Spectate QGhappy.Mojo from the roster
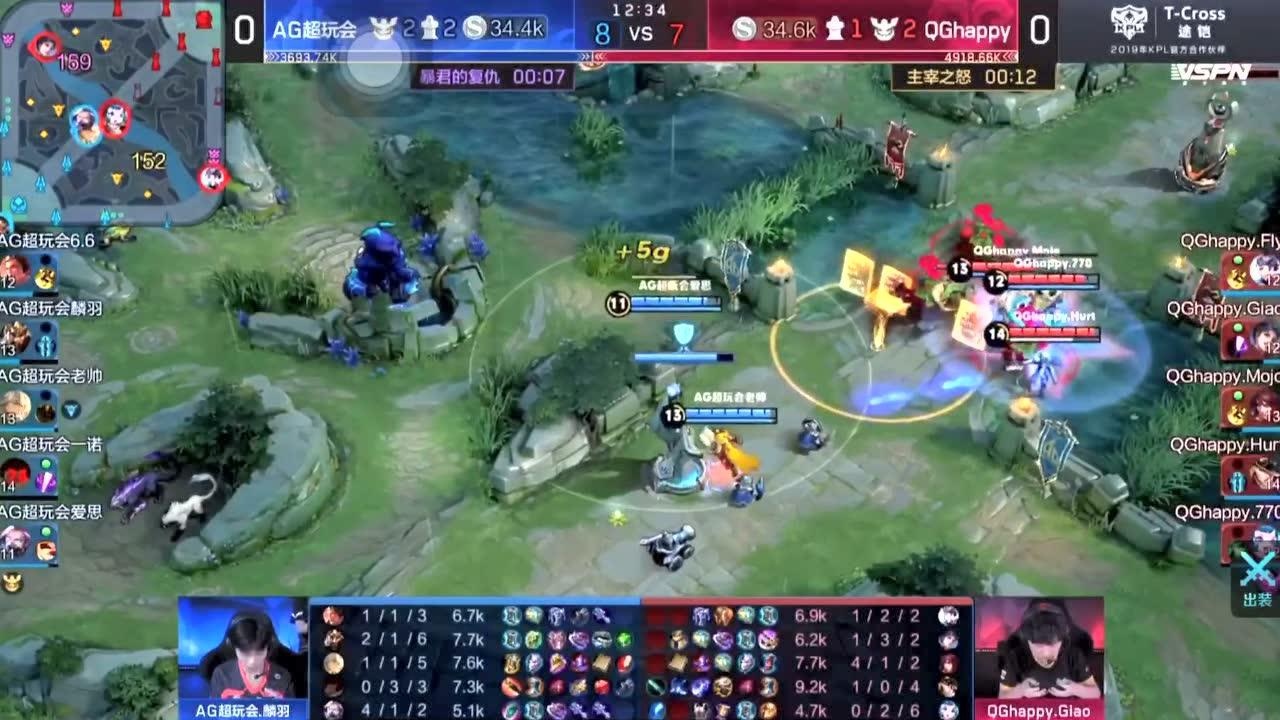The height and width of the screenshot is (720, 1280). pos(1264,405)
